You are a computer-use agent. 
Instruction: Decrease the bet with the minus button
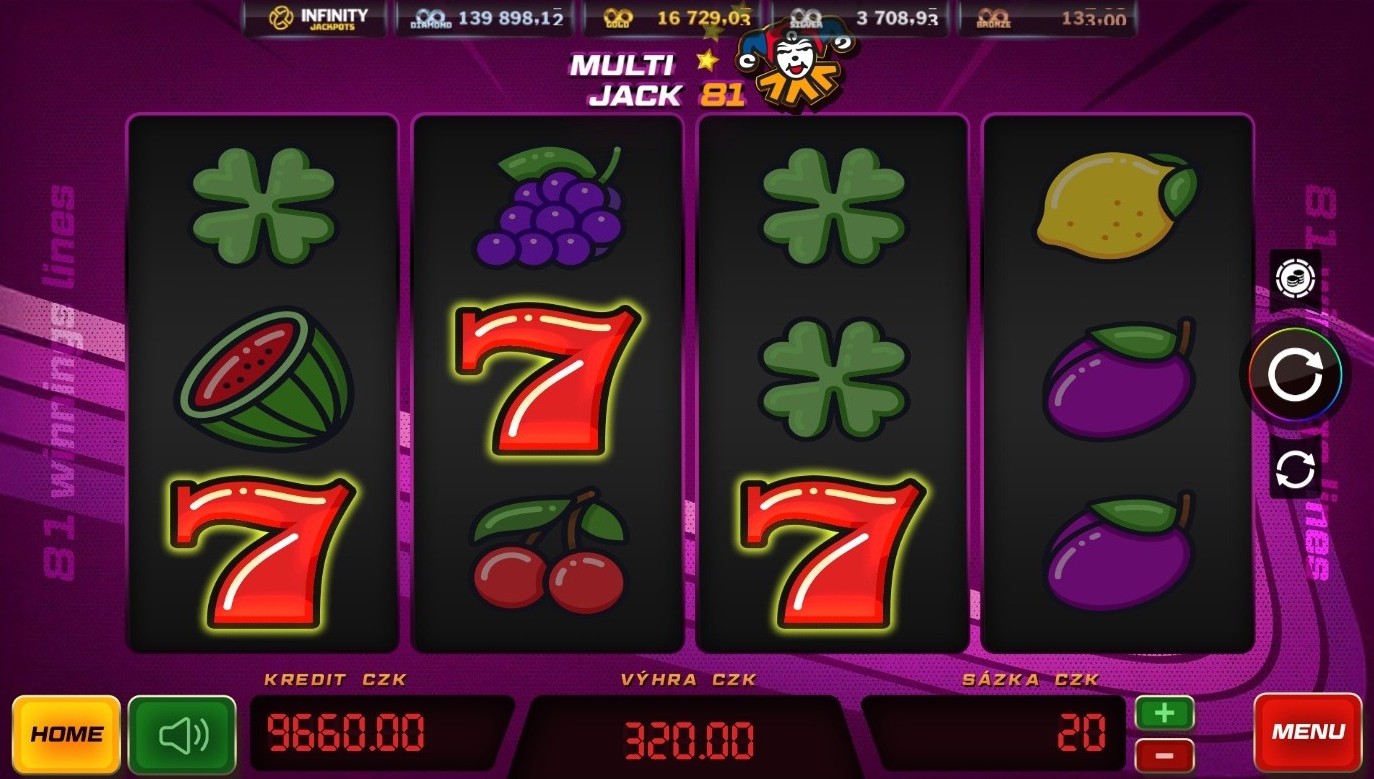coord(1164,756)
